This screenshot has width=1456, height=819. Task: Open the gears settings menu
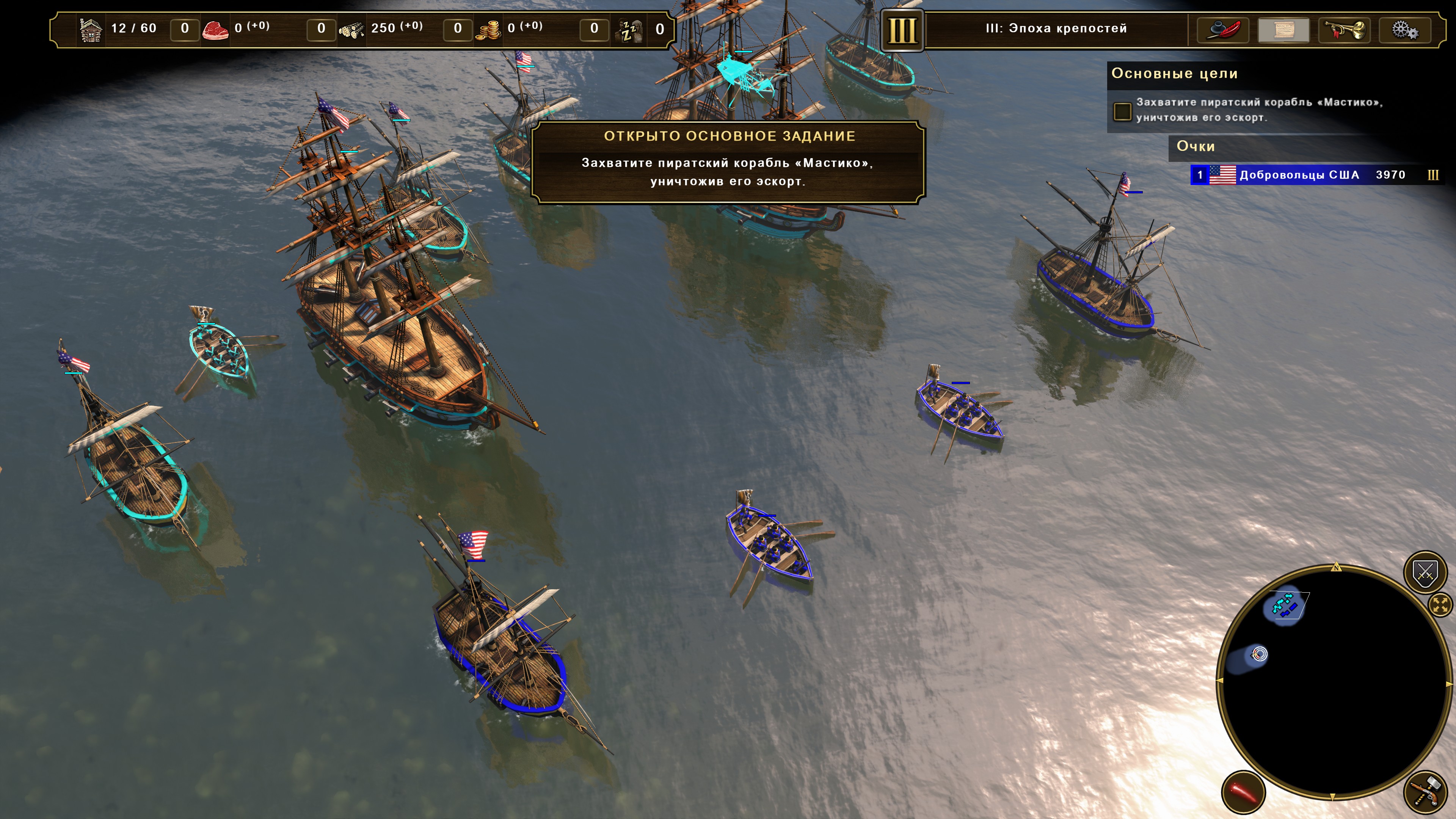pyautogui.click(x=1404, y=30)
